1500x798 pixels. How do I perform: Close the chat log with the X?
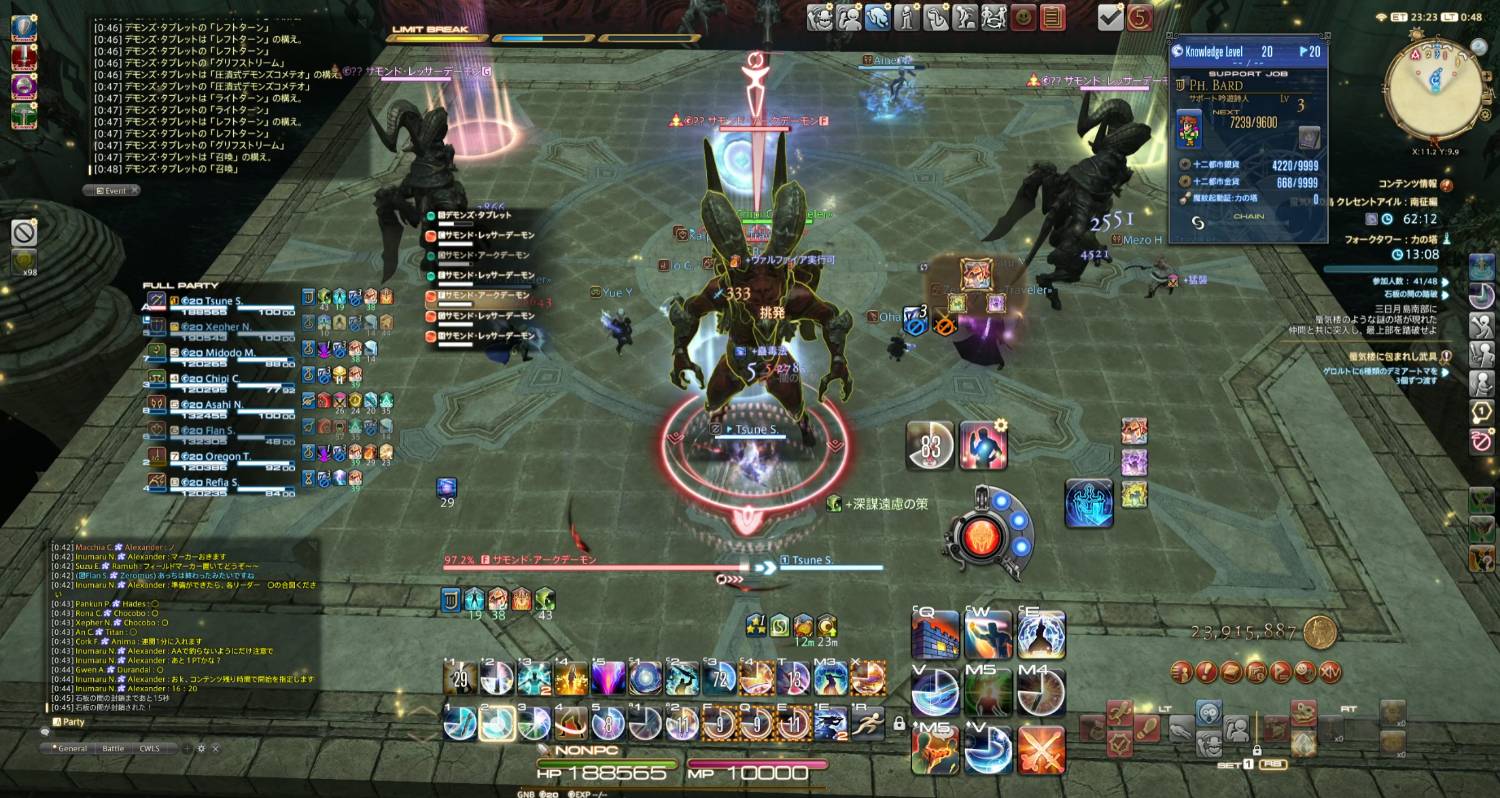[x=215, y=748]
